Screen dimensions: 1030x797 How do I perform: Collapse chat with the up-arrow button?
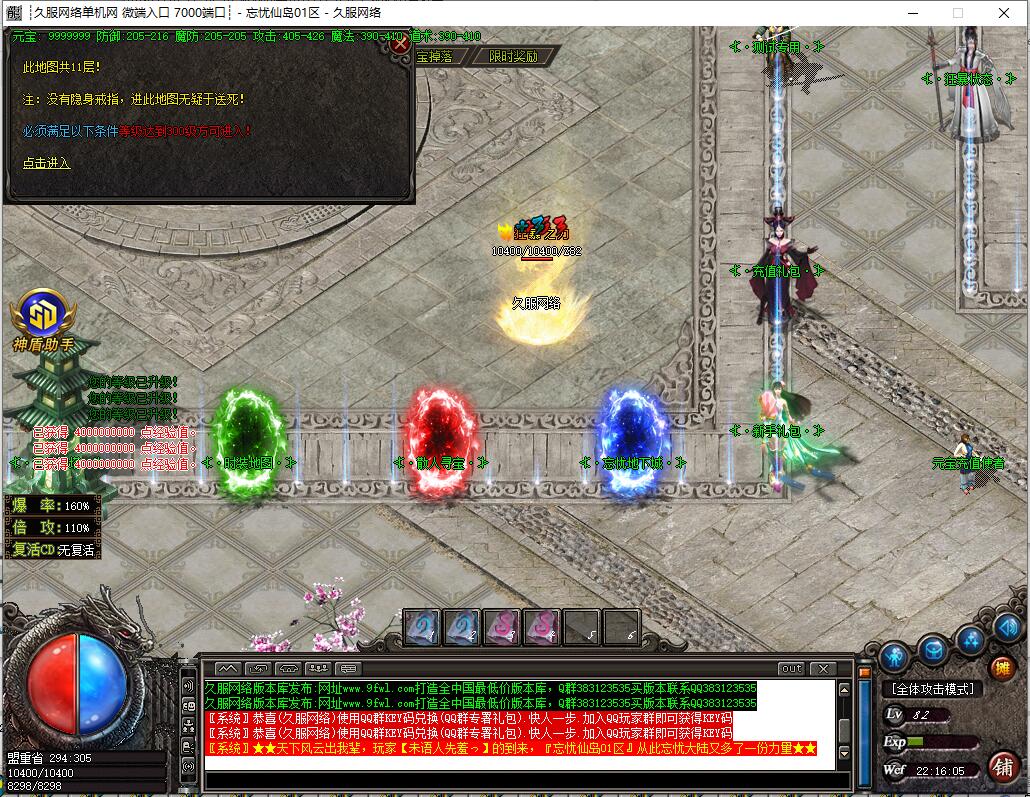(227, 668)
